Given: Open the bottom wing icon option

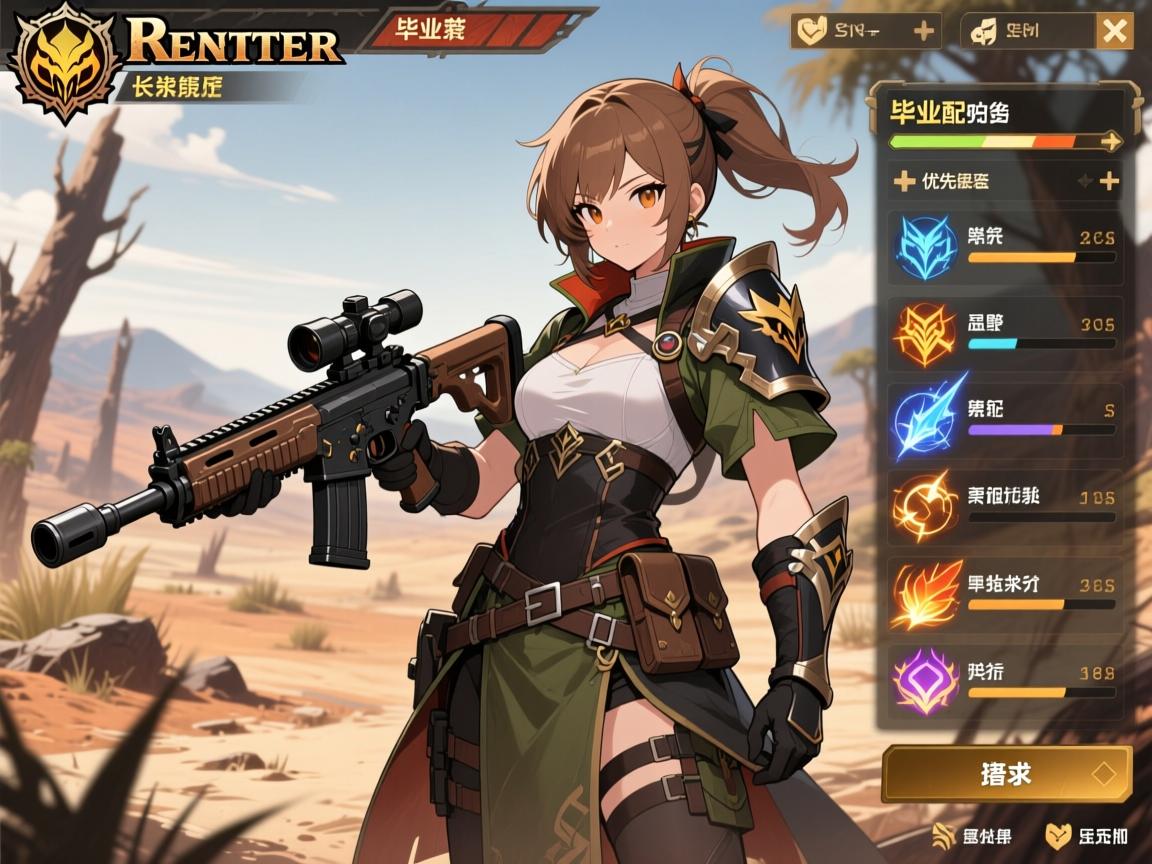Looking at the screenshot, I should 972,836.
